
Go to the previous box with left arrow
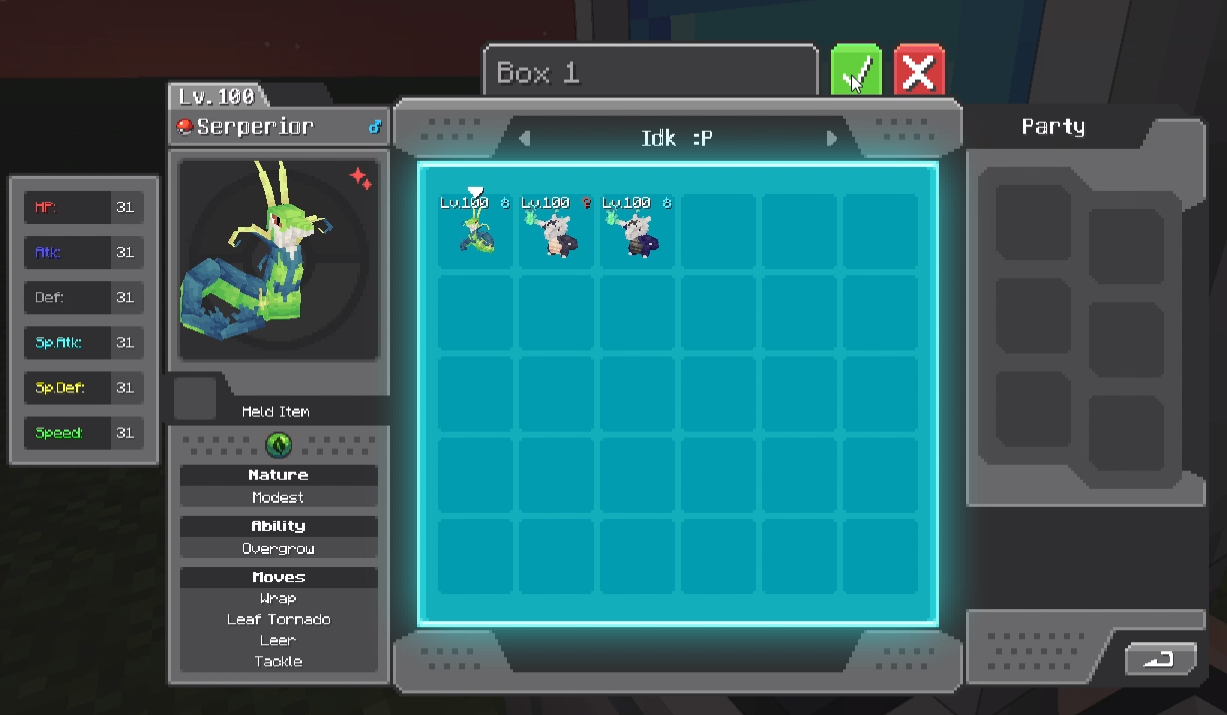(x=525, y=138)
